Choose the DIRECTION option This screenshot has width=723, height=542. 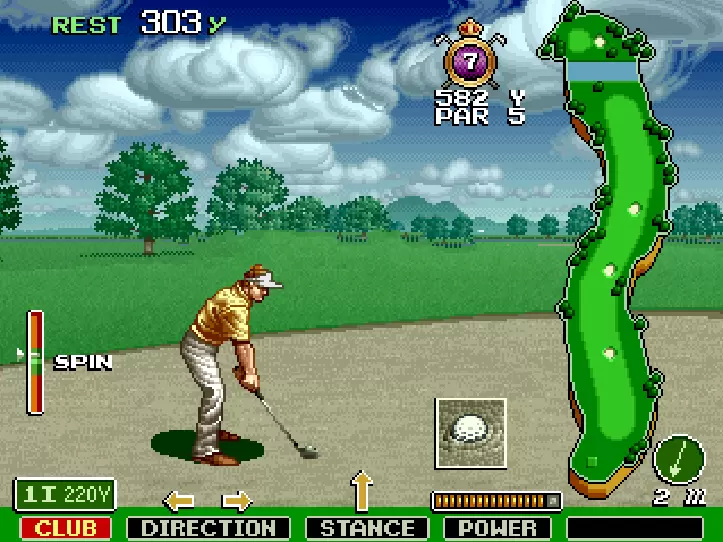(x=208, y=528)
